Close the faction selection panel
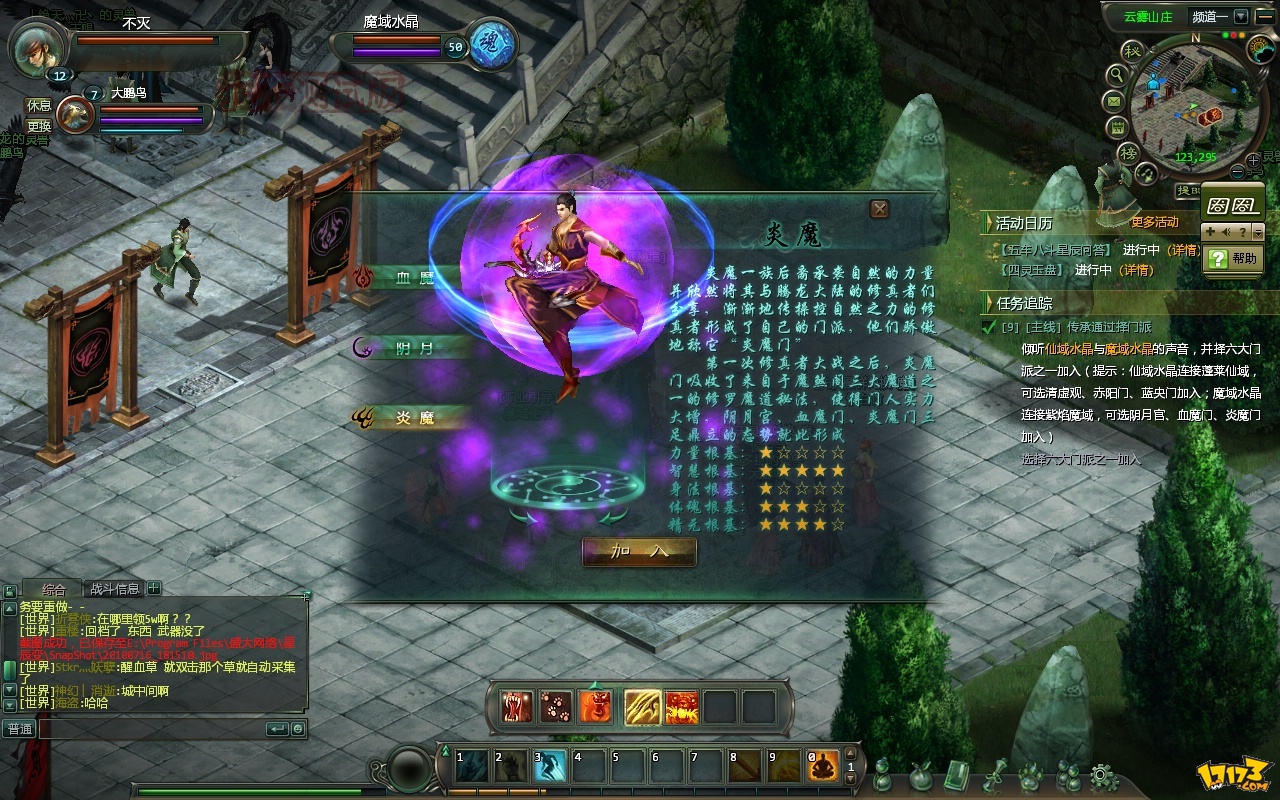 click(879, 209)
